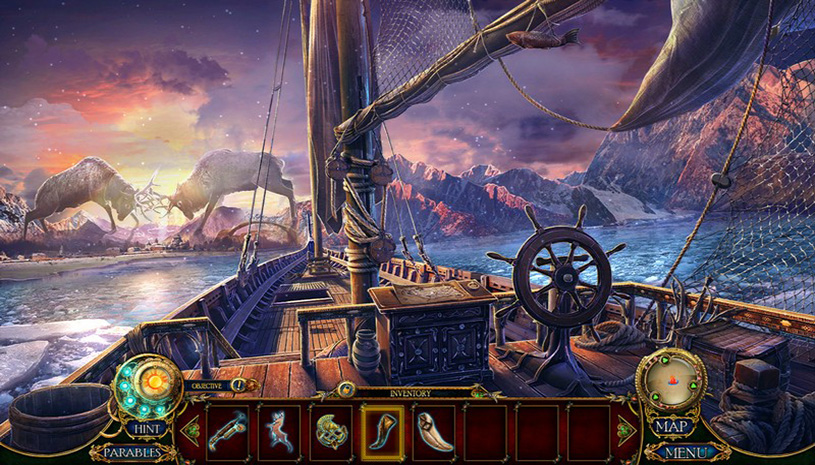Select the white fang tooth item
The width and height of the screenshot is (815, 465).
pyautogui.click(x=434, y=431)
